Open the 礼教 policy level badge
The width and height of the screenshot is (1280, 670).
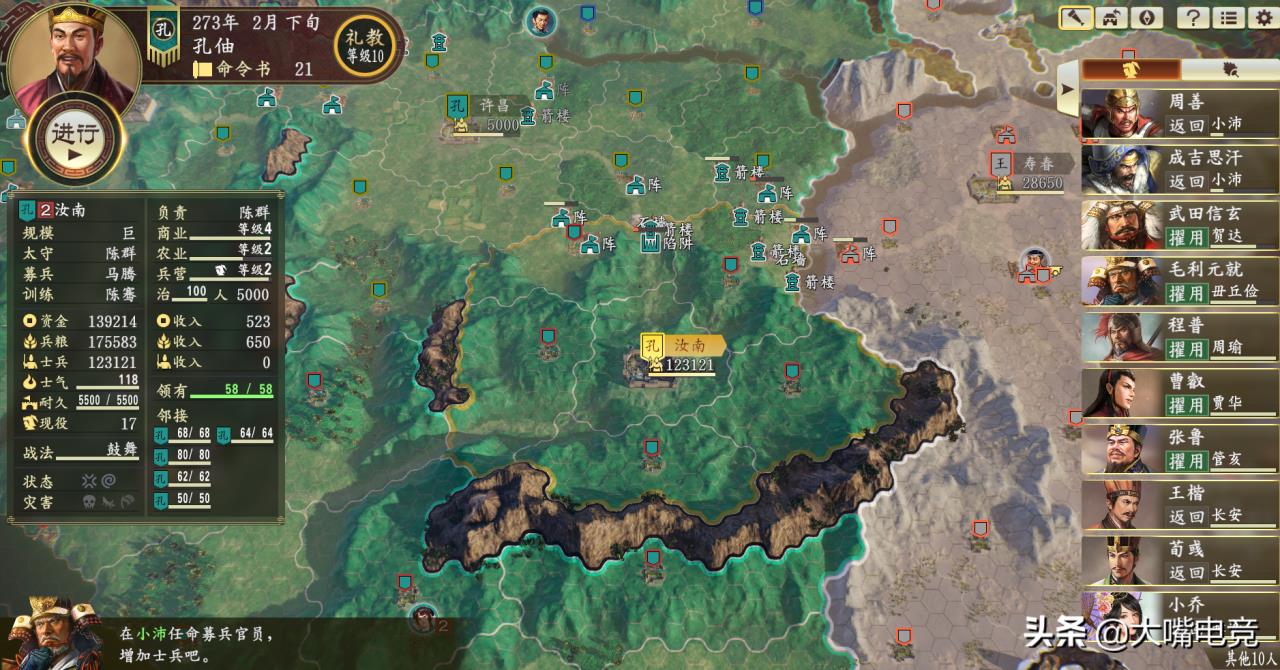point(364,46)
